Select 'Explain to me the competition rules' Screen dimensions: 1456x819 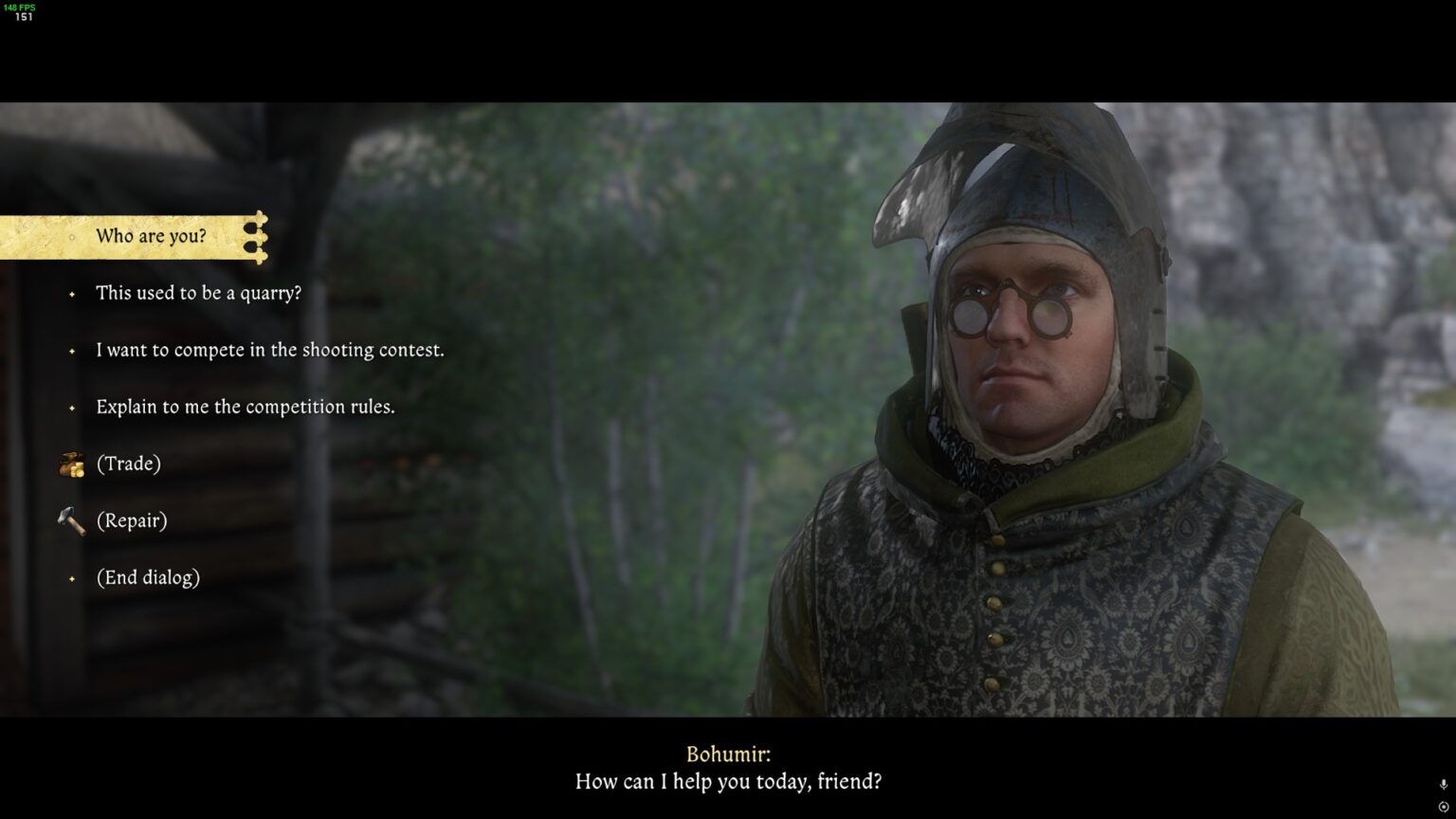245,407
